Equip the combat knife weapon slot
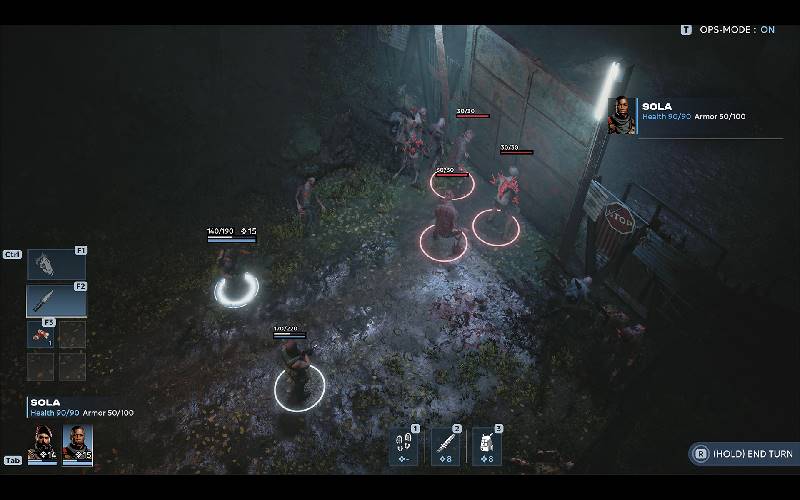 tap(55, 300)
